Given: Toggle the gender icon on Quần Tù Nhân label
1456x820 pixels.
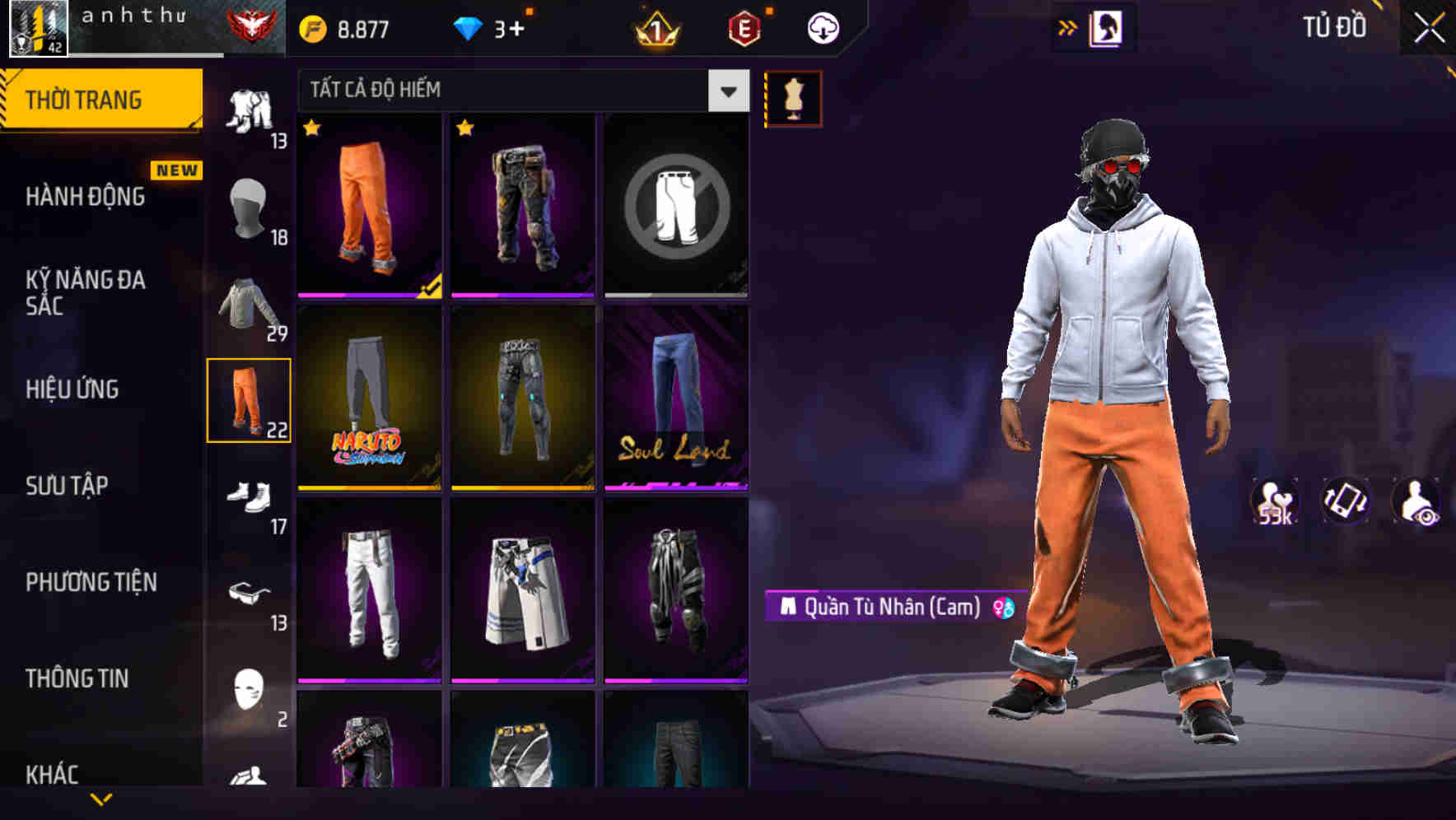Looking at the screenshot, I should (1003, 608).
